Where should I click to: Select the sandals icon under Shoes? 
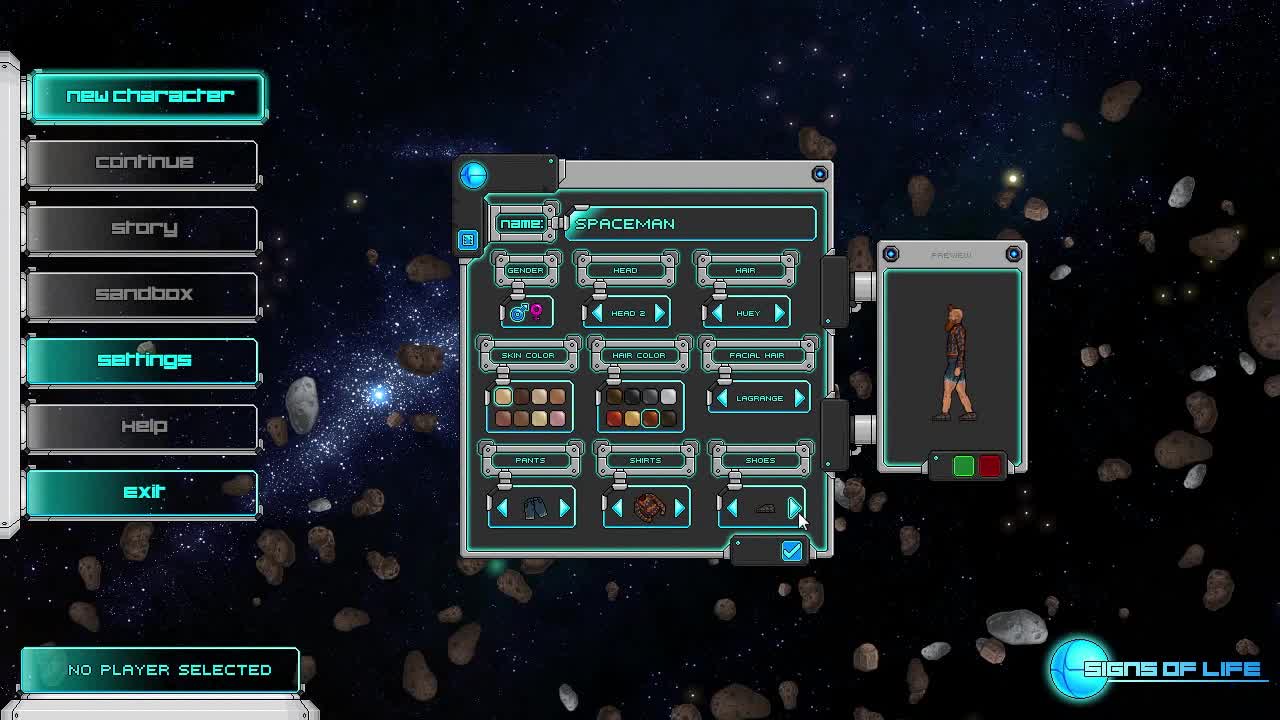pyautogui.click(x=763, y=507)
